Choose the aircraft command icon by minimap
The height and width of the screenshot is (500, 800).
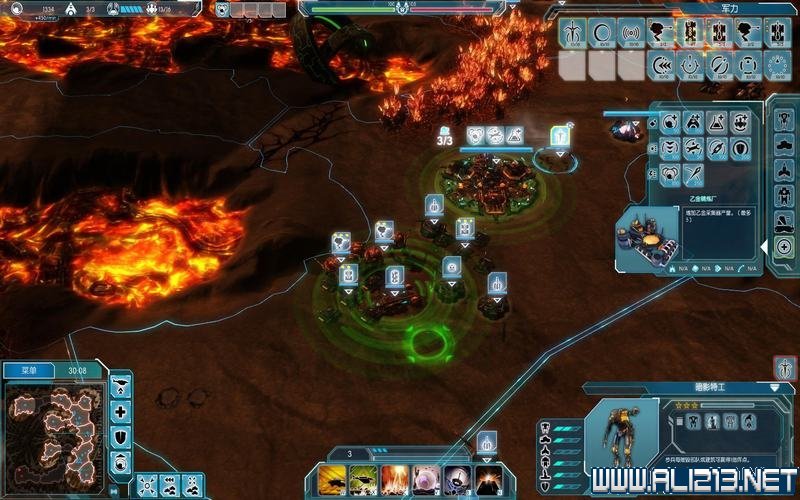pyautogui.click(x=121, y=385)
